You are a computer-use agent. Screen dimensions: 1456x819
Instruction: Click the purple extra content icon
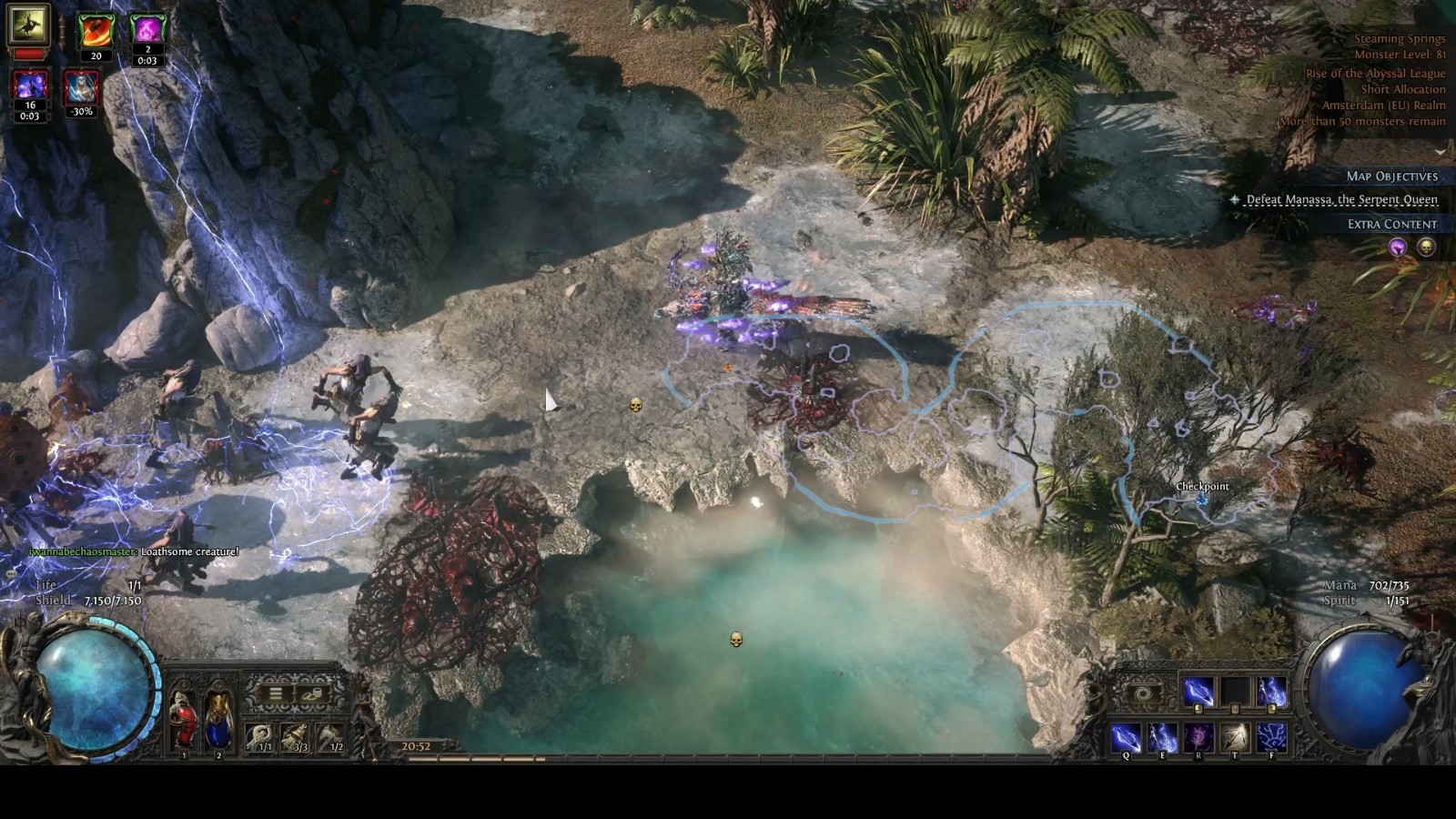pyautogui.click(x=1397, y=247)
